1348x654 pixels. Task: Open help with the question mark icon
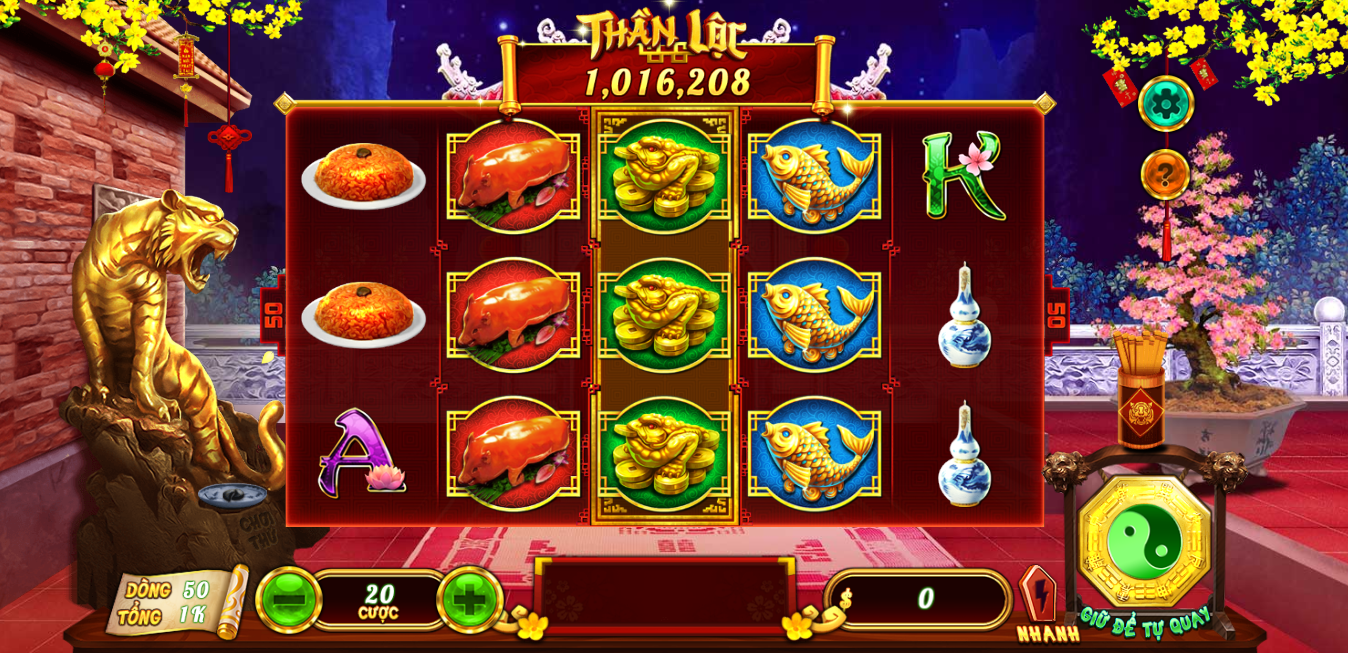pos(1165,175)
